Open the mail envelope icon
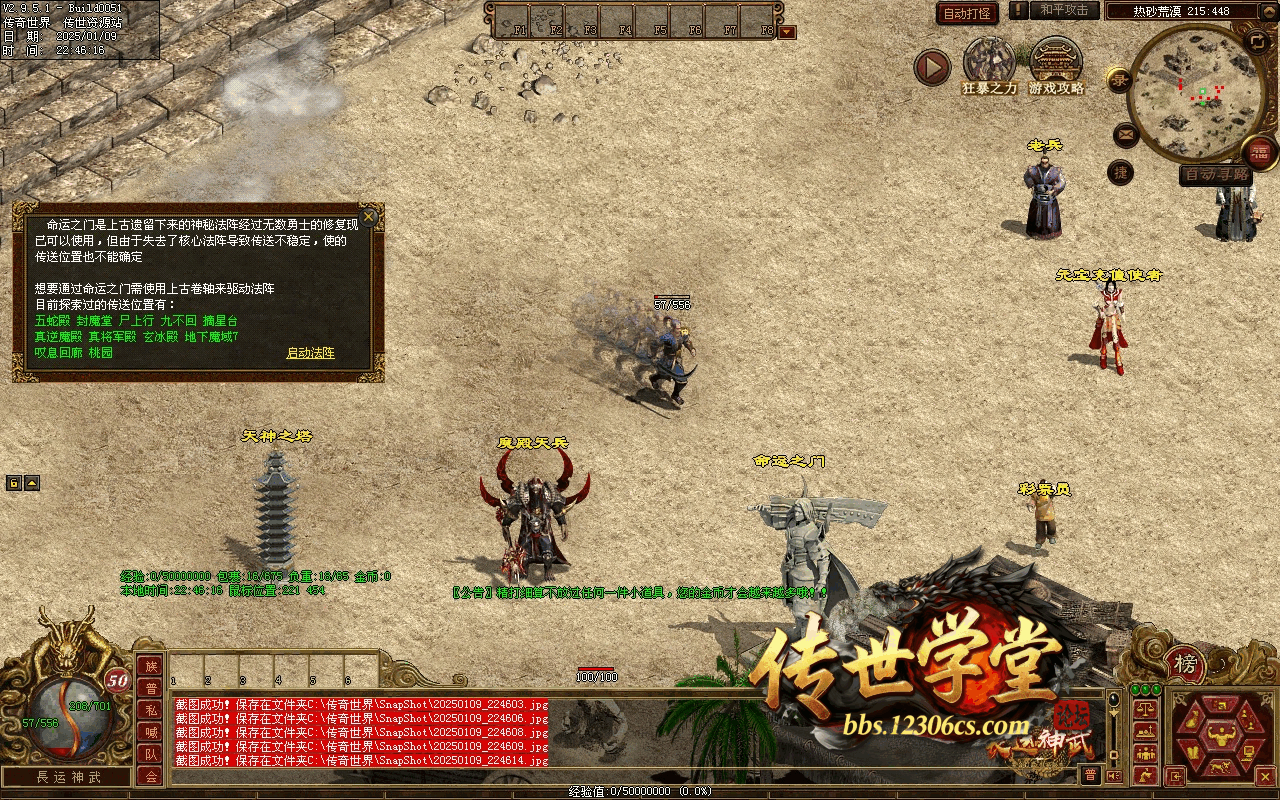This screenshot has width=1280, height=800. point(1125,134)
